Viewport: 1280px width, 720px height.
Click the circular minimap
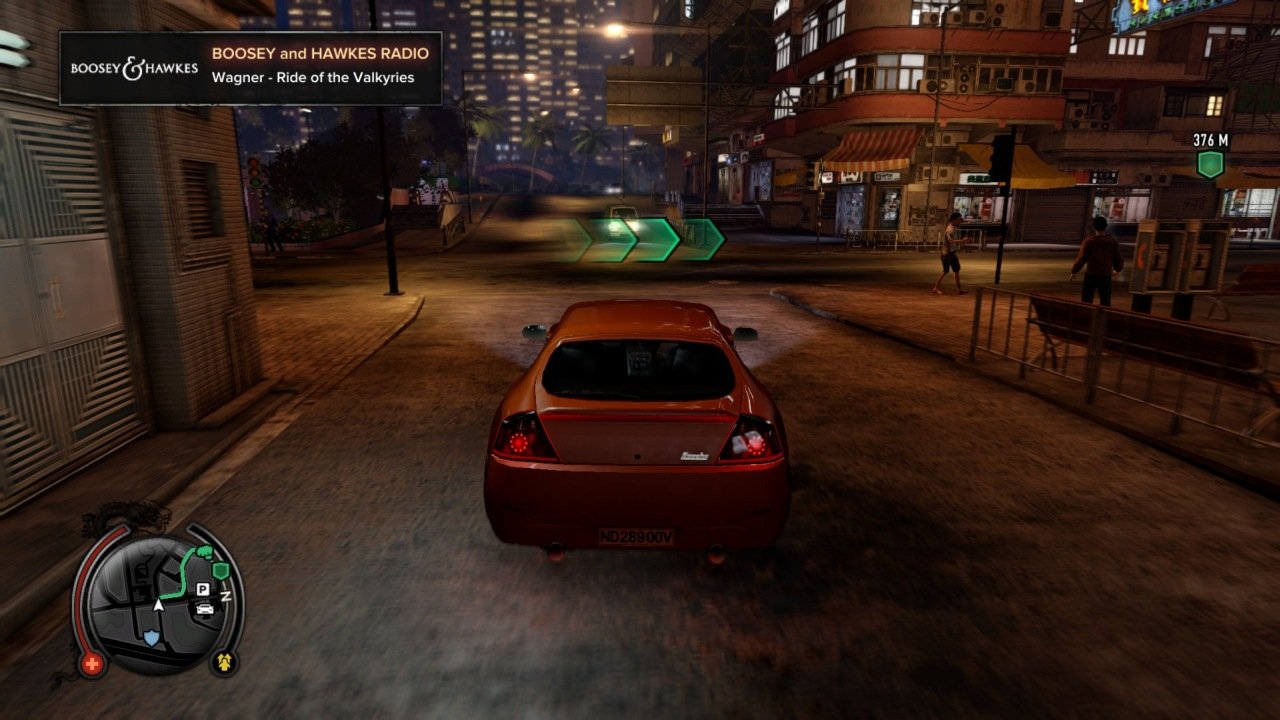pos(160,603)
